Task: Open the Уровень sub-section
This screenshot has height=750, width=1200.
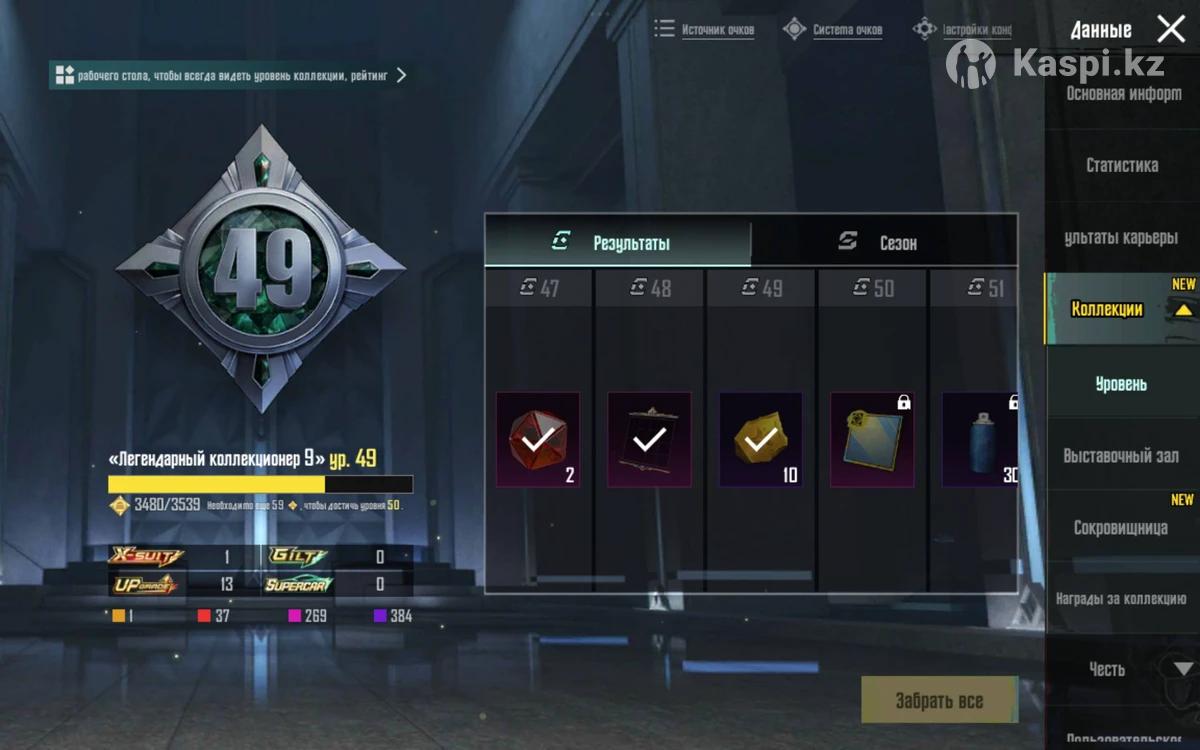Action: [x=1121, y=384]
